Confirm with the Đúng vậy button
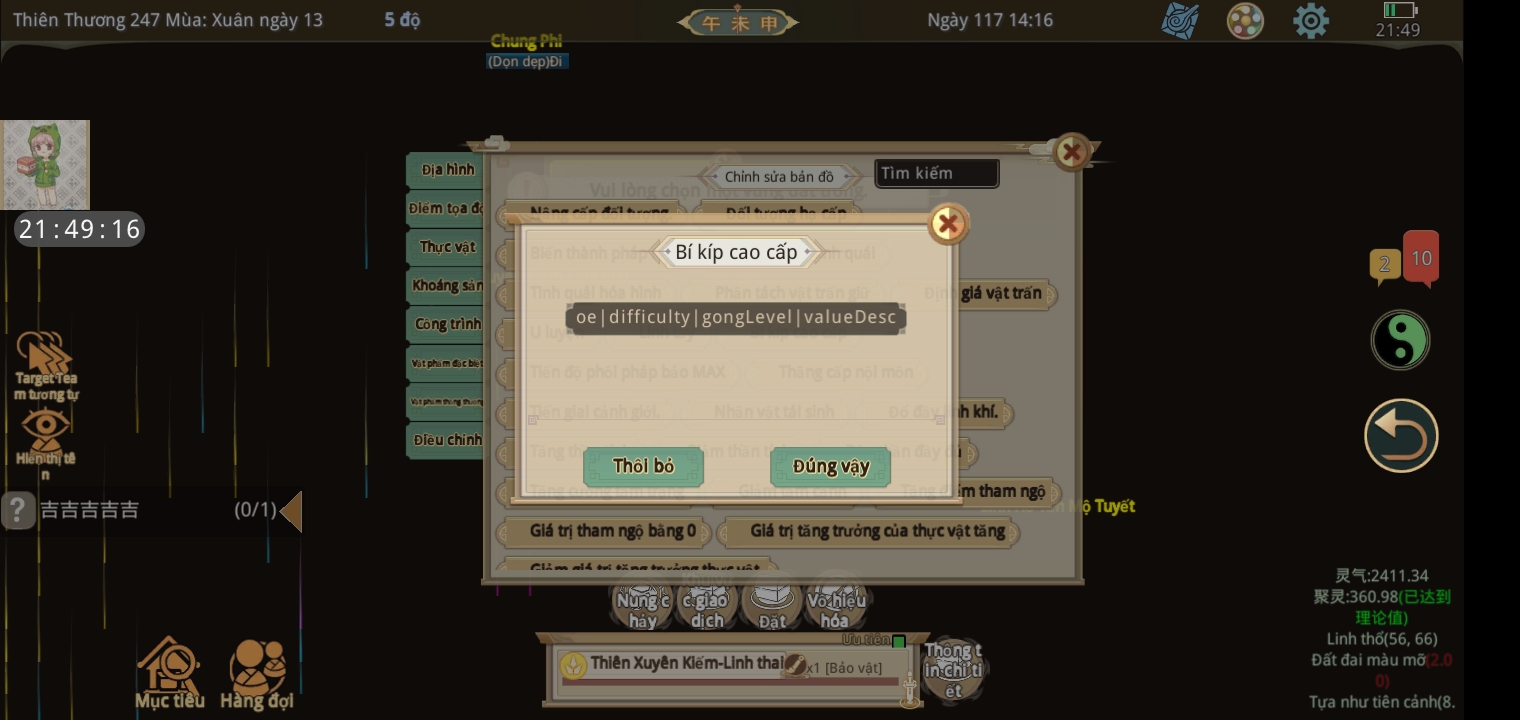 pos(830,466)
